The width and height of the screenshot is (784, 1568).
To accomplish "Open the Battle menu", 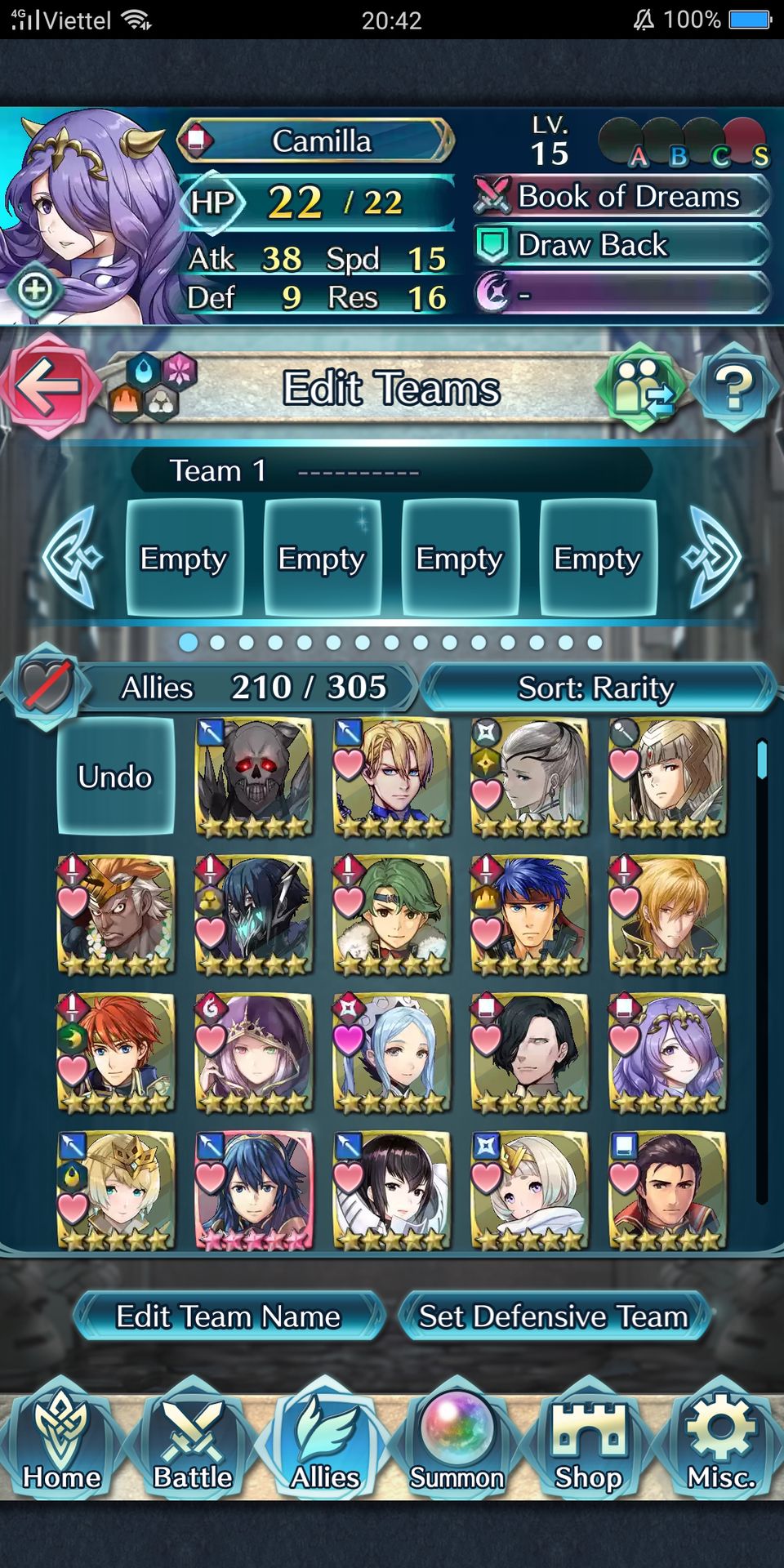I will (x=194, y=1442).
